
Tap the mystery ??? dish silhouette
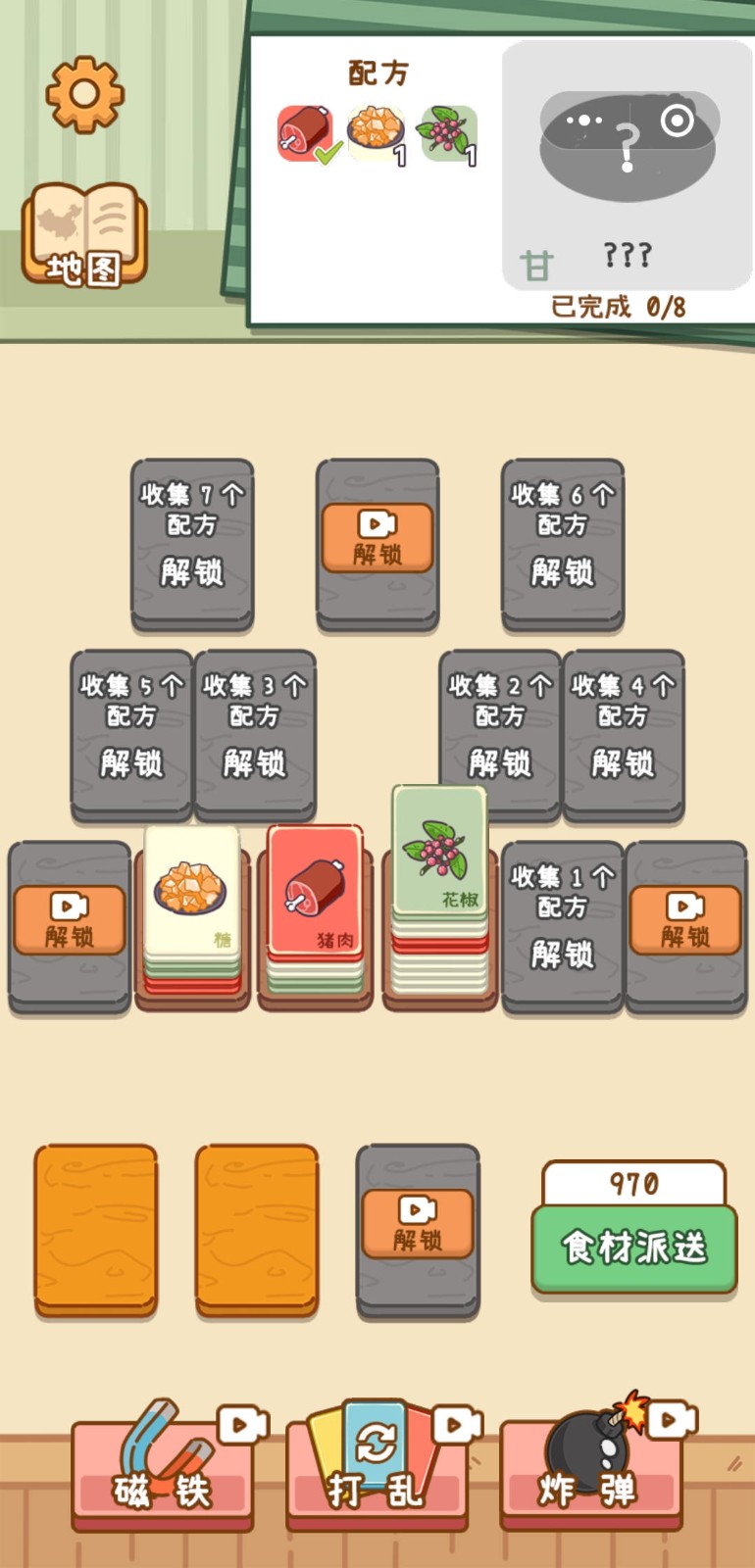click(628, 162)
